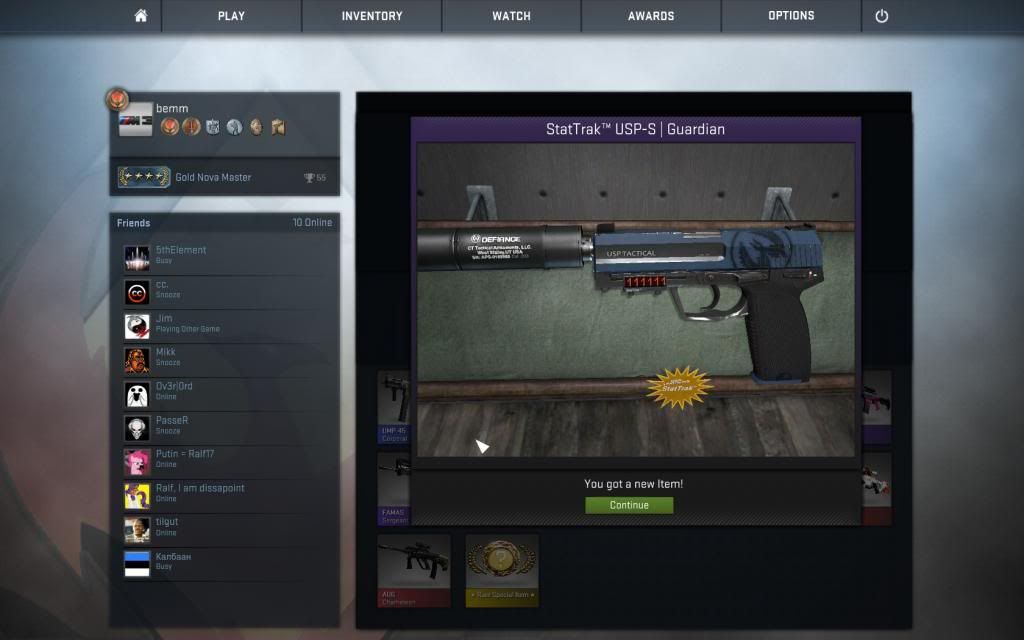Choose friend Mikk from the list

[x=165, y=357]
